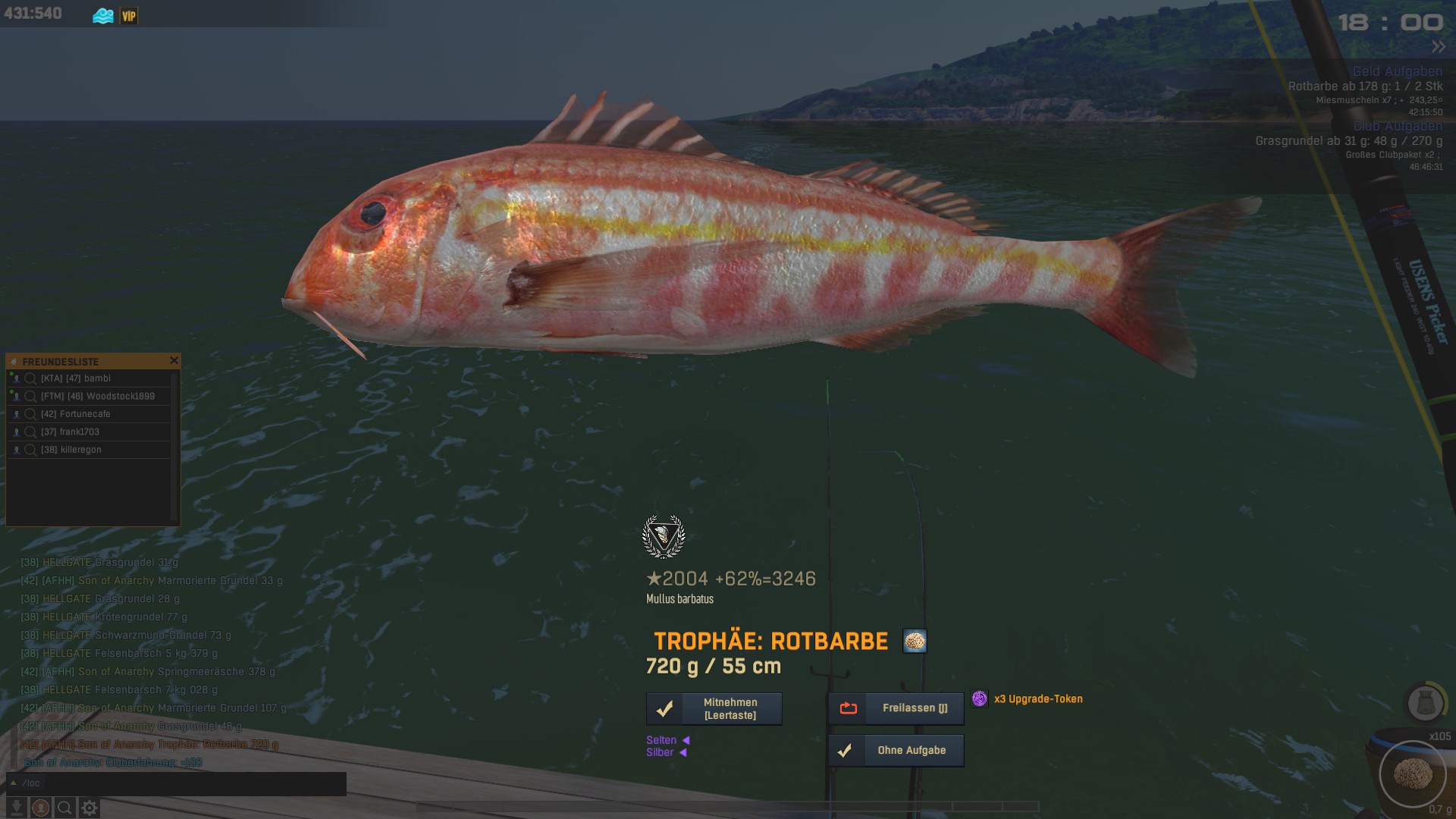Open the gear settings icon below the chat

89,808
